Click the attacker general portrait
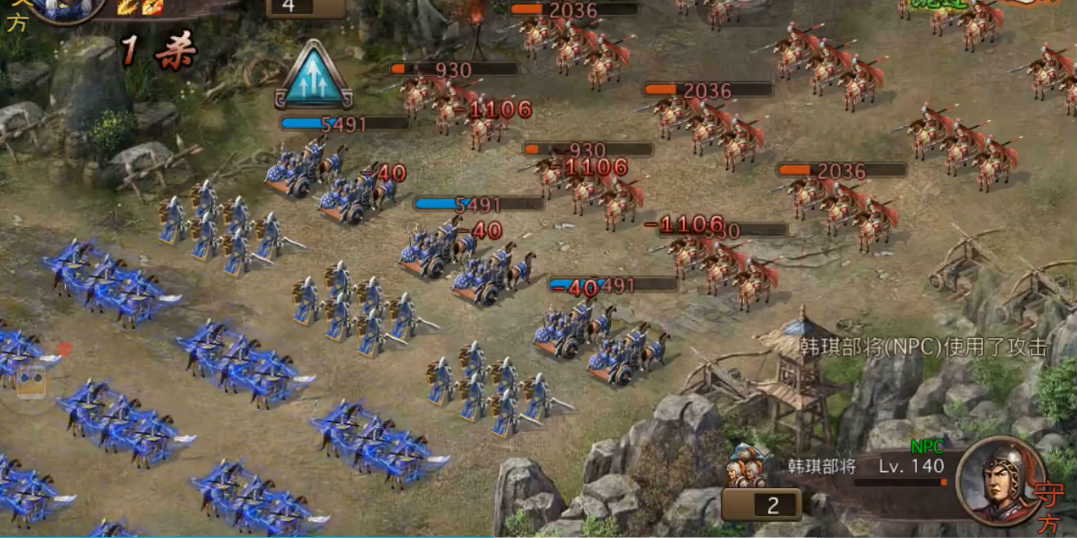The width and height of the screenshot is (1077, 538). pyautogui.click(x=66, y=8)
